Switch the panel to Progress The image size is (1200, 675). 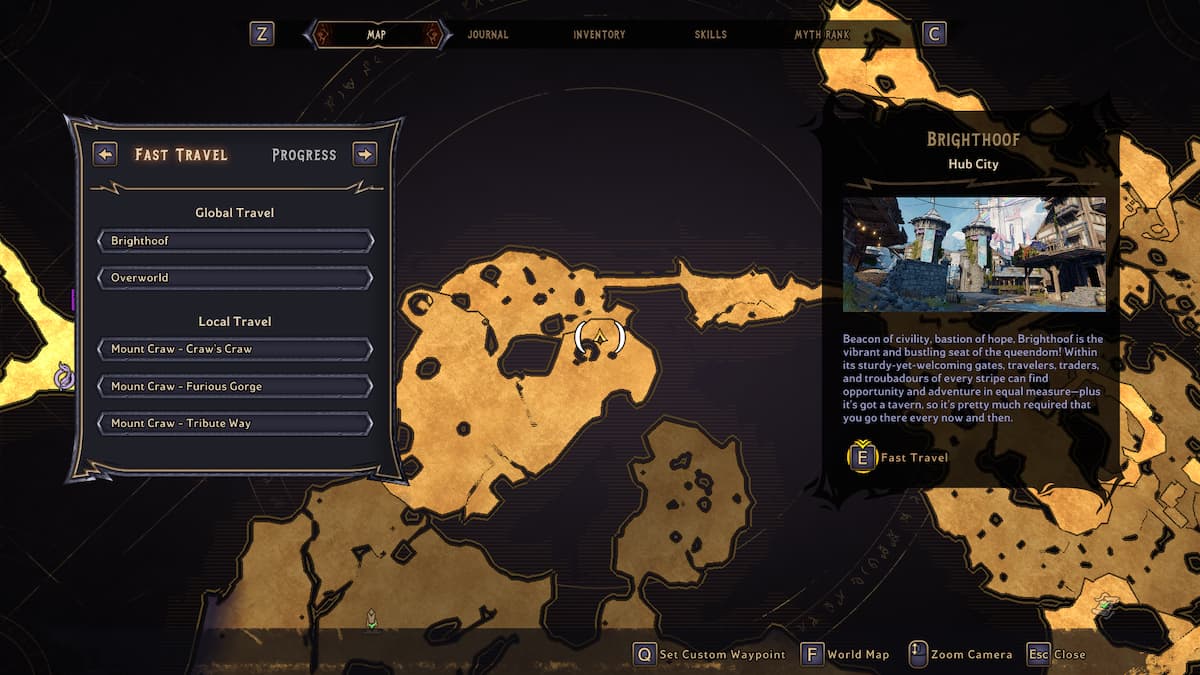pos(304,155)
